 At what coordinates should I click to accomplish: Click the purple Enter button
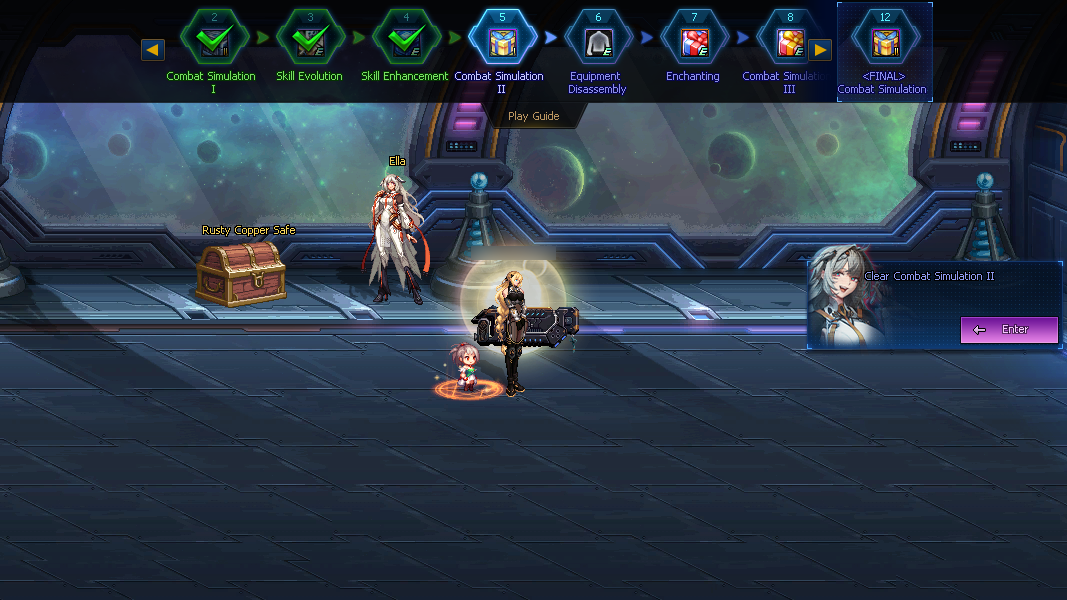coord(1009,329)
